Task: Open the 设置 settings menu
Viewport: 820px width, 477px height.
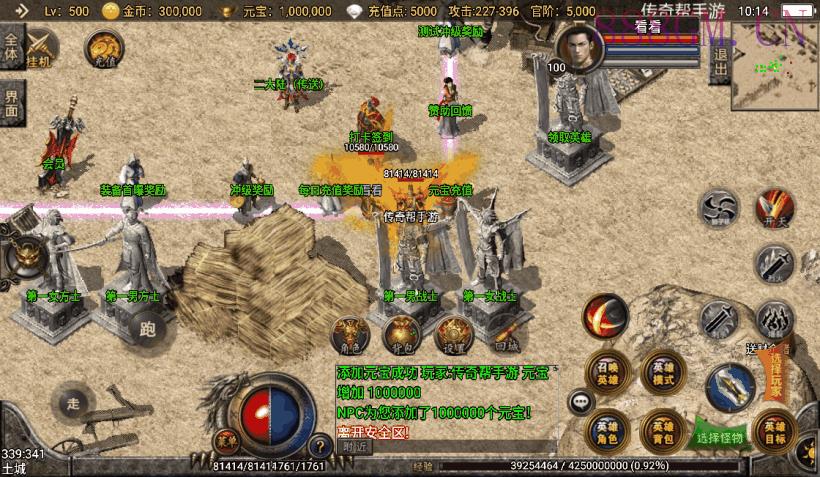Action: coord(453,335)
